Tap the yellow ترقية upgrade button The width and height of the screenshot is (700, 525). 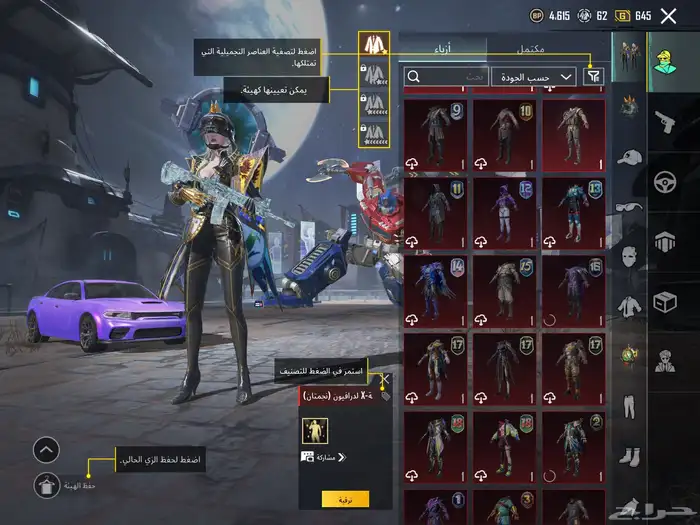345,498
